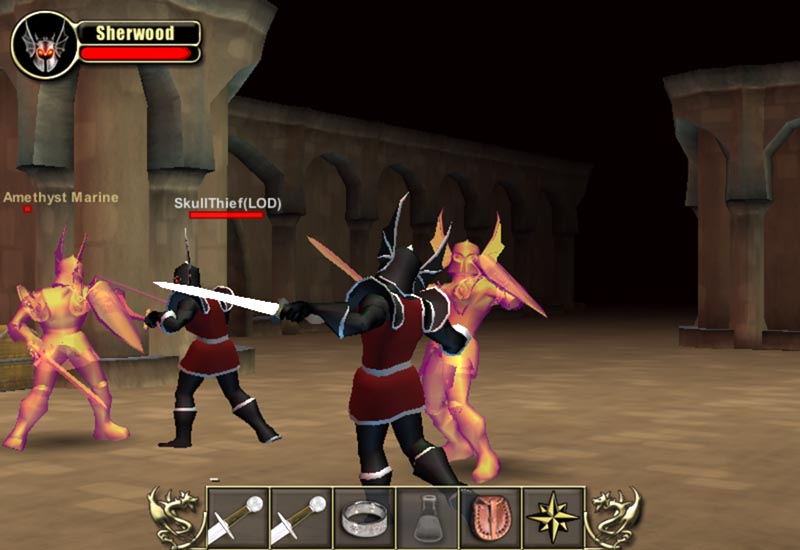
Task: Choose the leather armor hotbar slot
Action: [x=490, y=517]
